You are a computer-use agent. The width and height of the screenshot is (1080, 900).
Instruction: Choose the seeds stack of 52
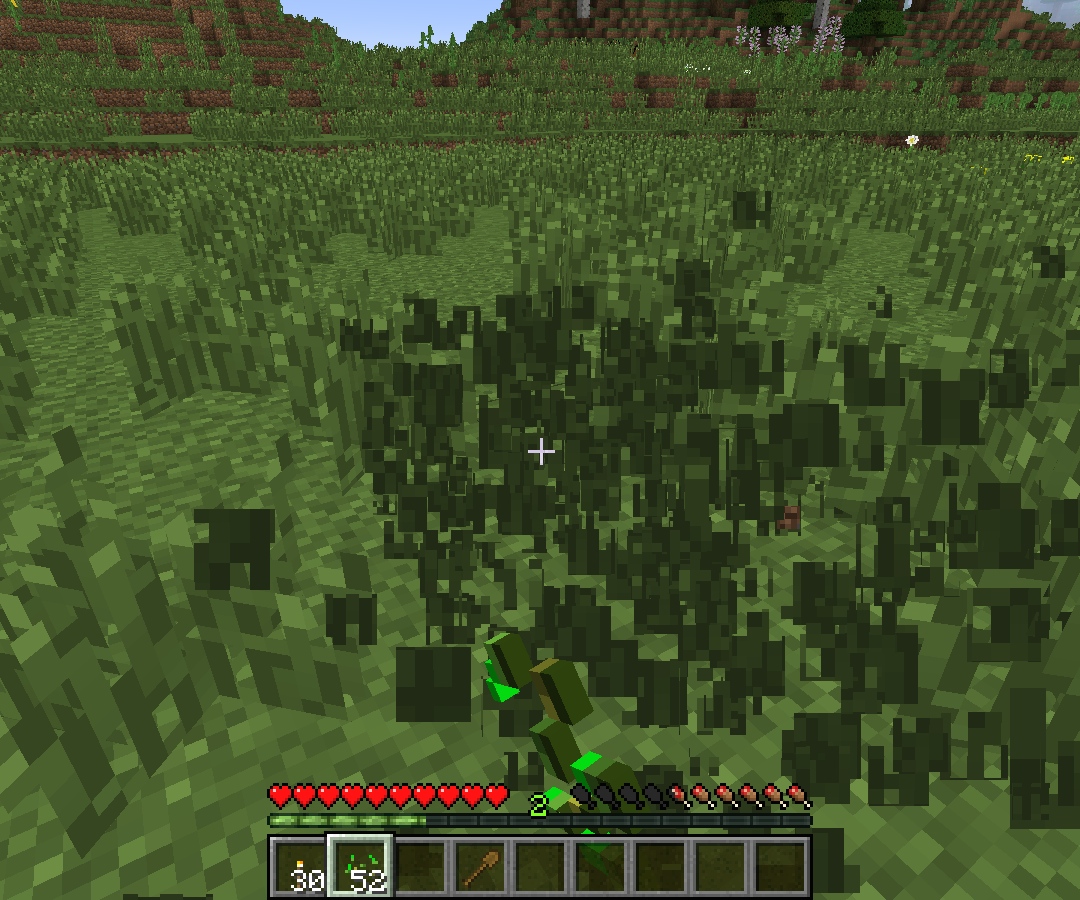[361, 866]
